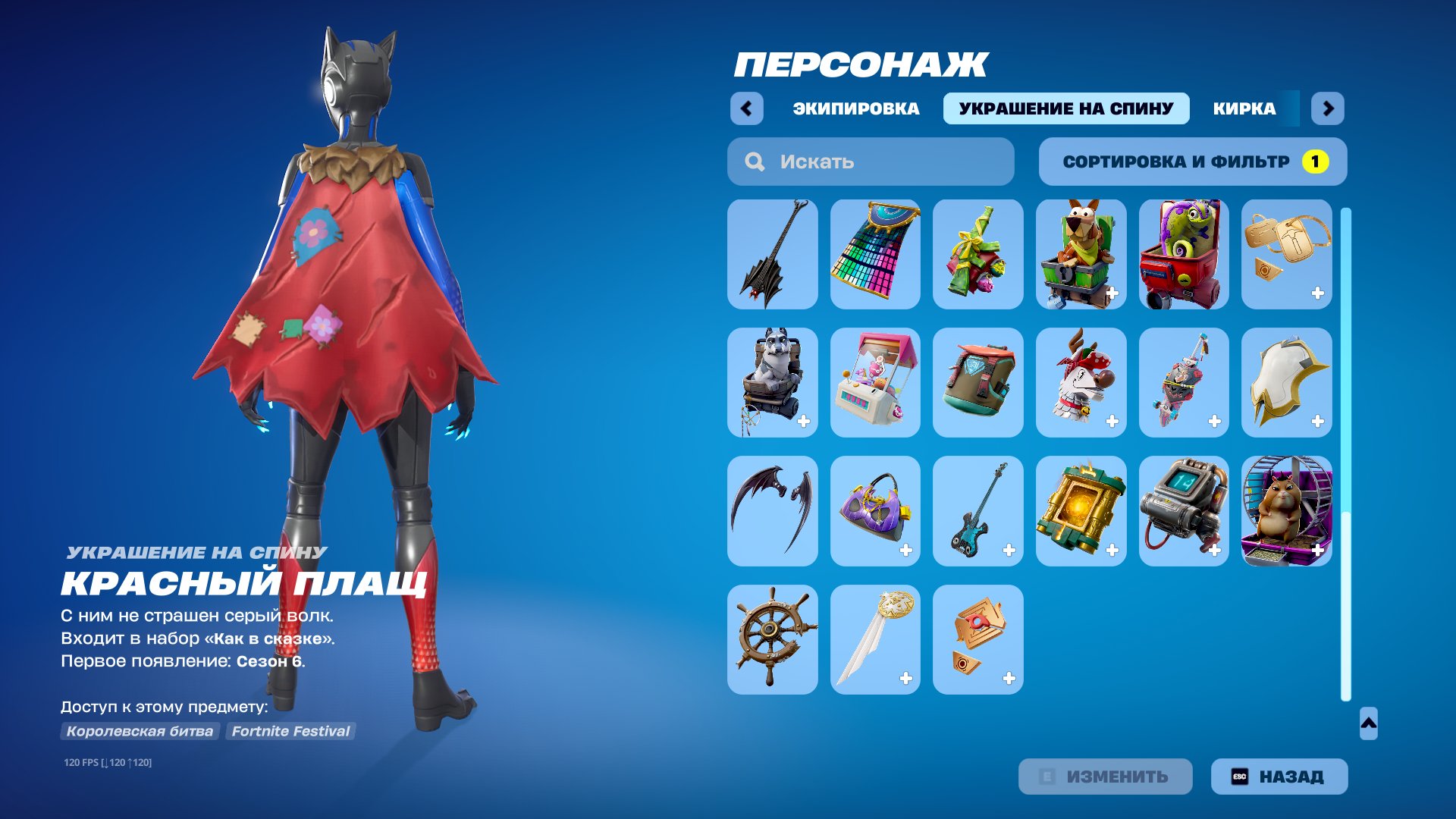The image size is (1456, 819).
Task: Select the purple handbag back bling
Action: (875, 510)
